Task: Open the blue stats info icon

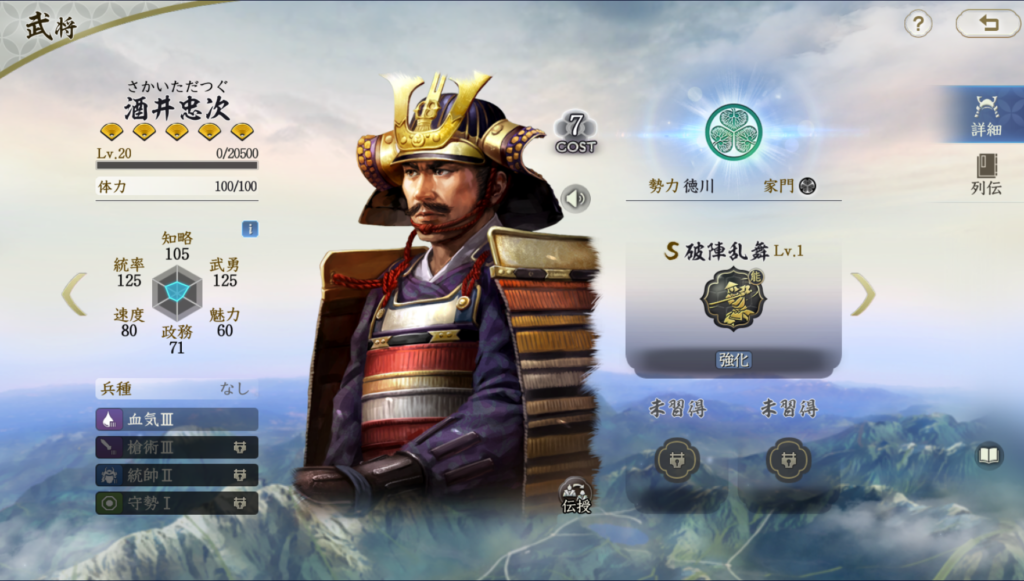Action: coord(249,229)
